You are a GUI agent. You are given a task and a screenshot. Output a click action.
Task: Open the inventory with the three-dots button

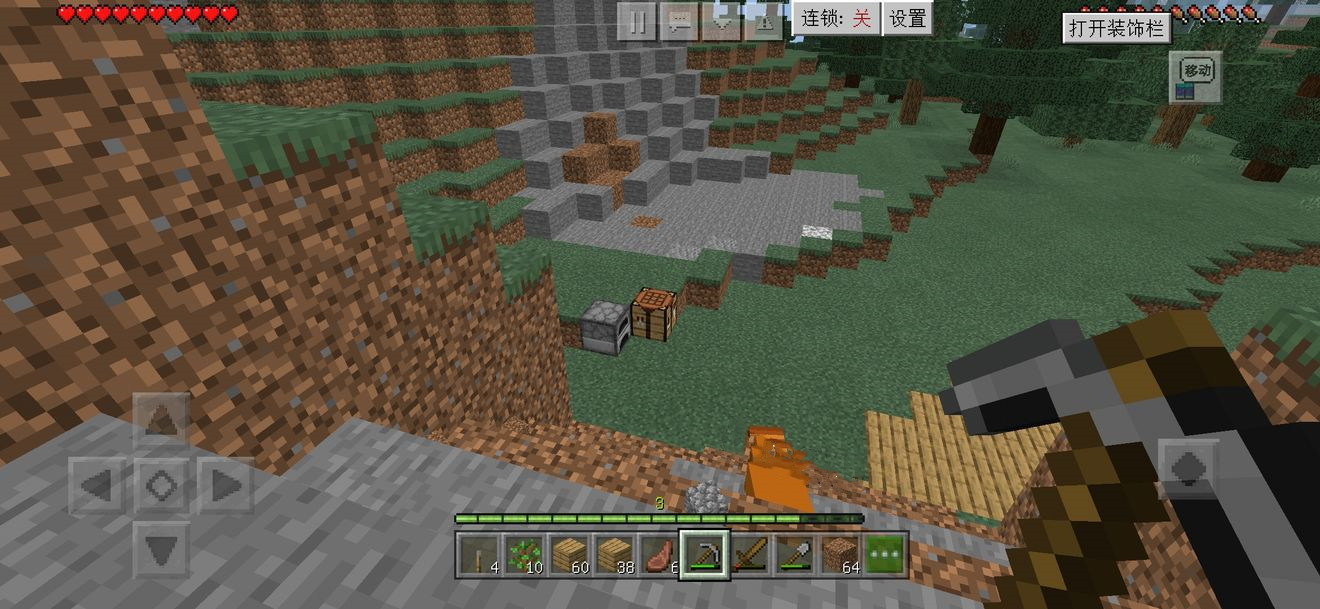tap(886, 554)
